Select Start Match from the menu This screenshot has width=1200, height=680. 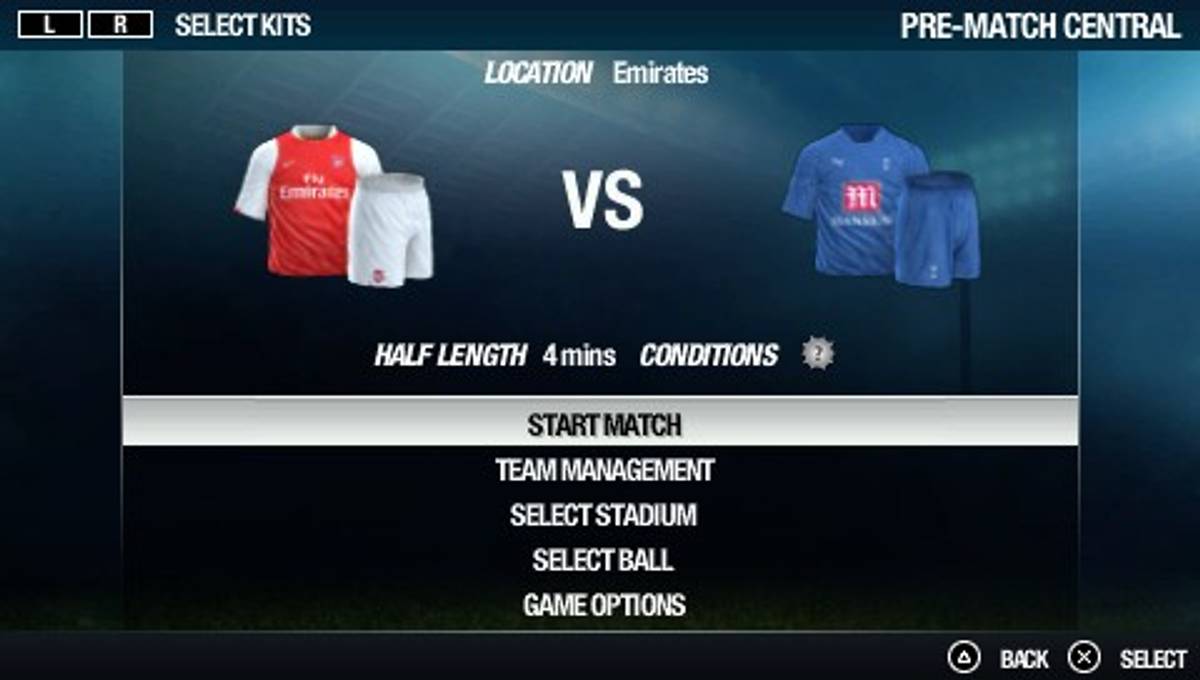604,425
